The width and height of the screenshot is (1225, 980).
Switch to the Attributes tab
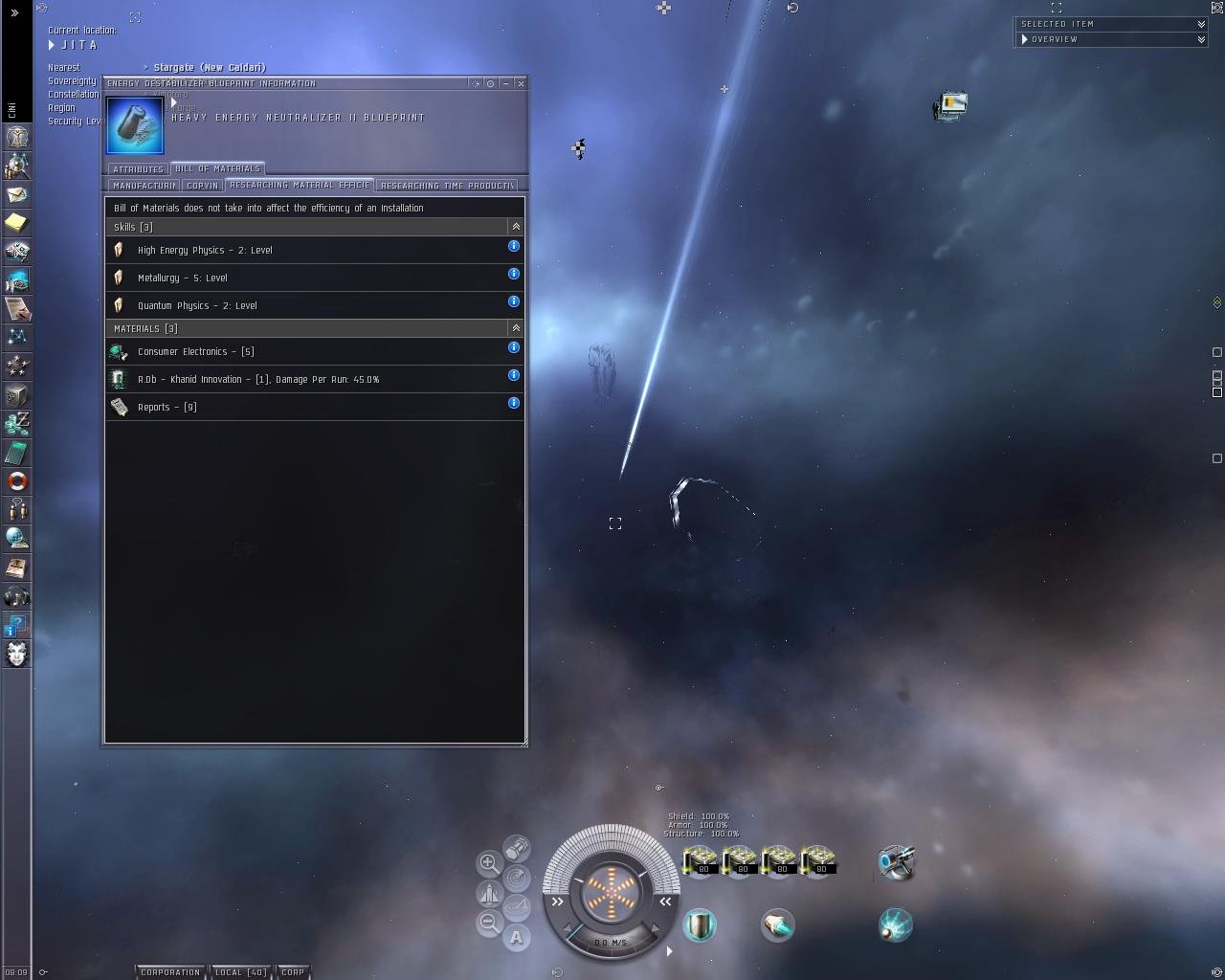click(137, 168)
